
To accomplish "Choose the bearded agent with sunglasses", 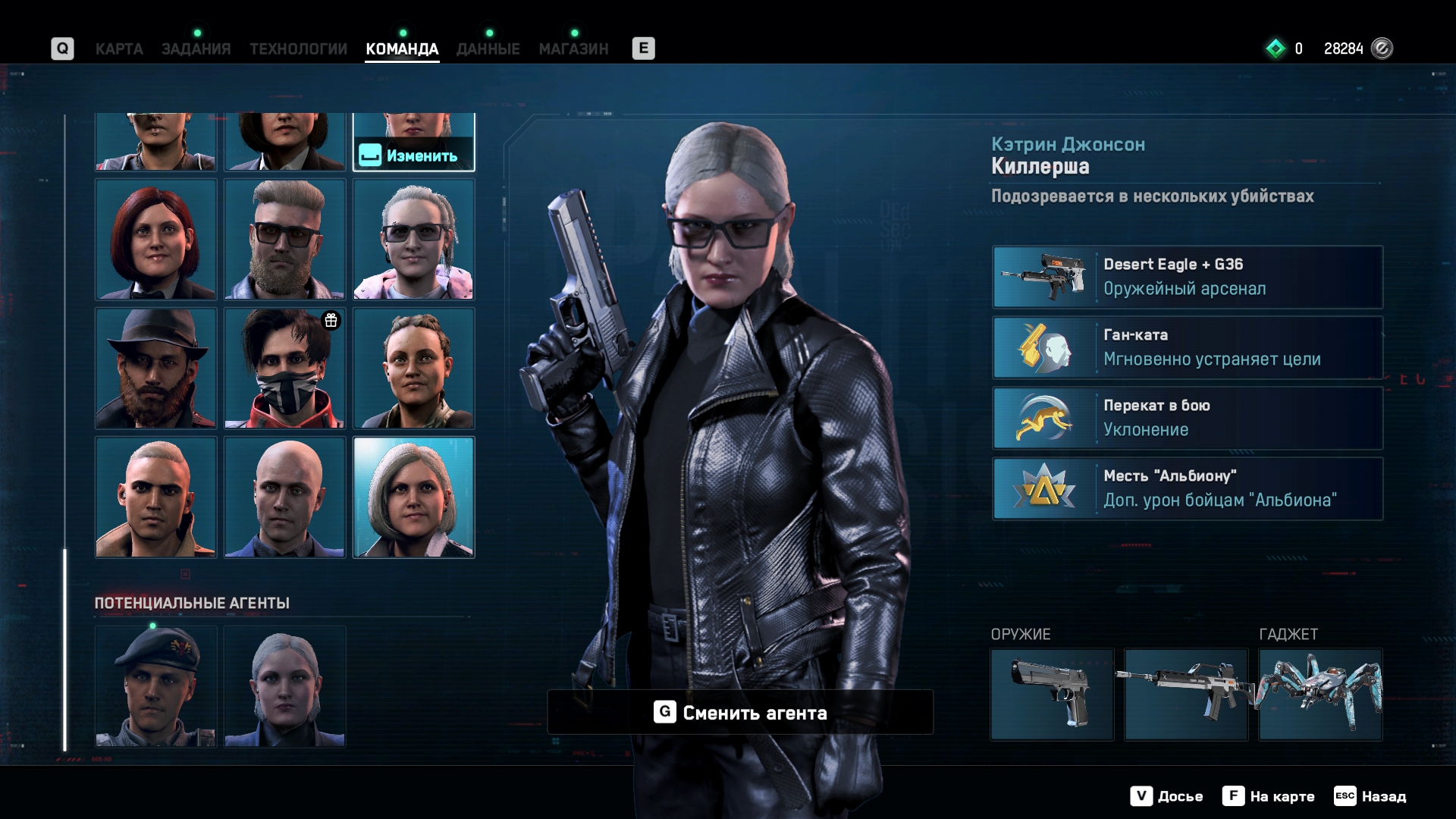I will coord(284,240).
